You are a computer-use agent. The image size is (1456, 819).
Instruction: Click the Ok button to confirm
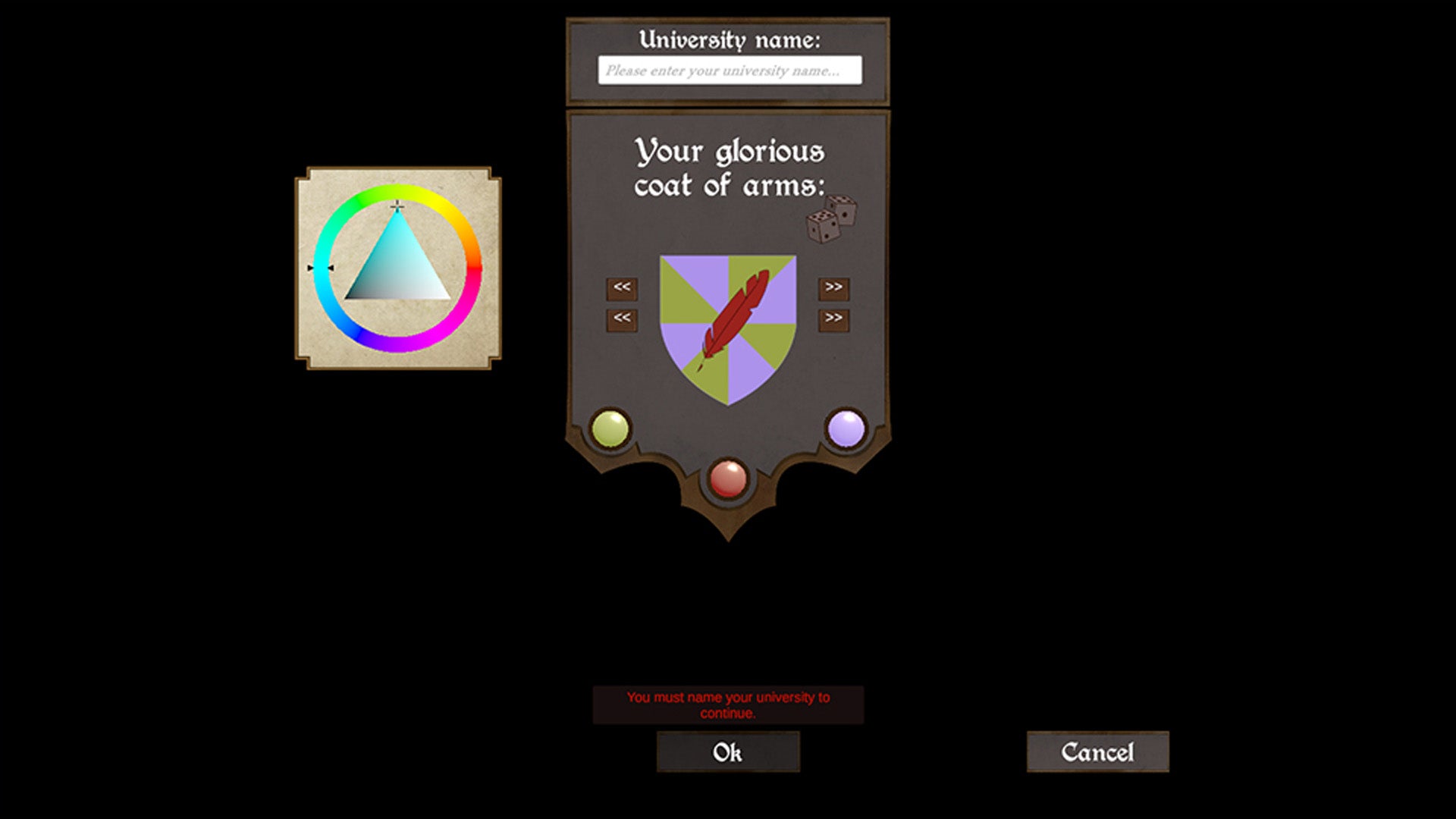729,752
